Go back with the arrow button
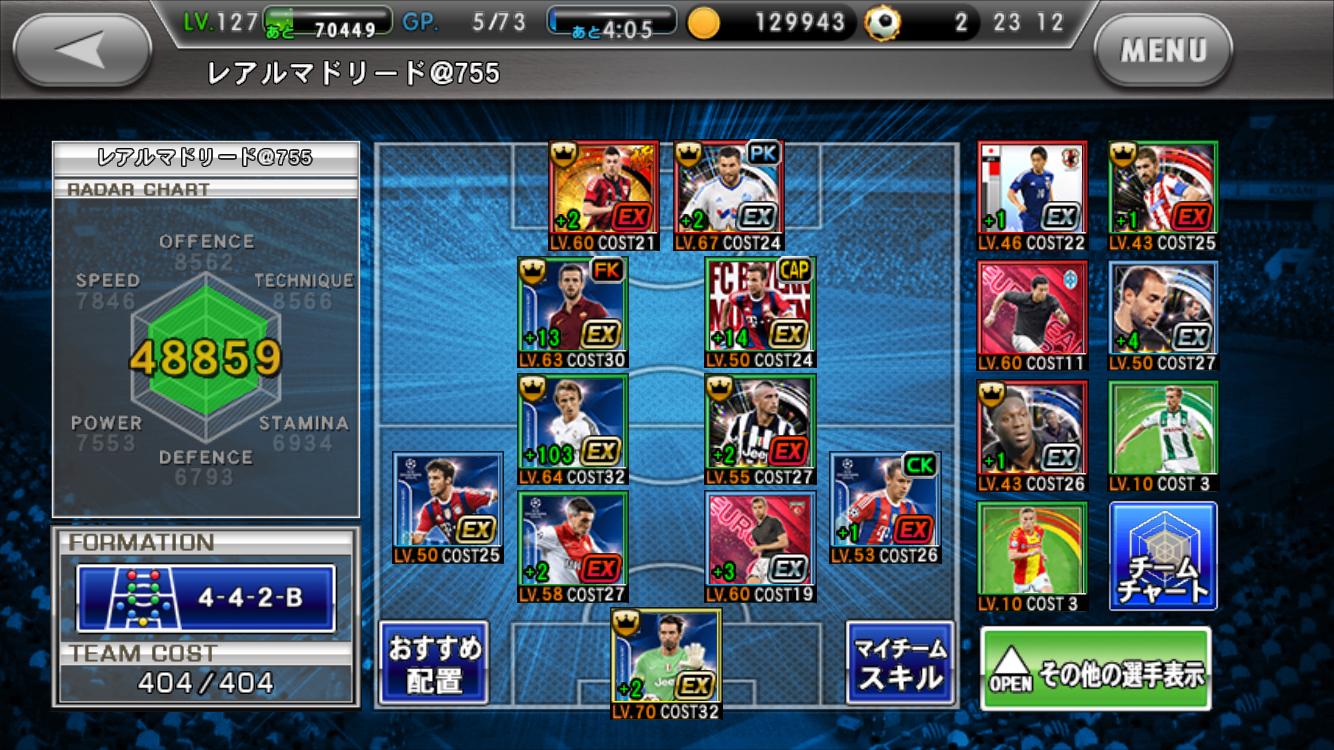The height and width of the screenshot is (750, 1334). [82, 50]
